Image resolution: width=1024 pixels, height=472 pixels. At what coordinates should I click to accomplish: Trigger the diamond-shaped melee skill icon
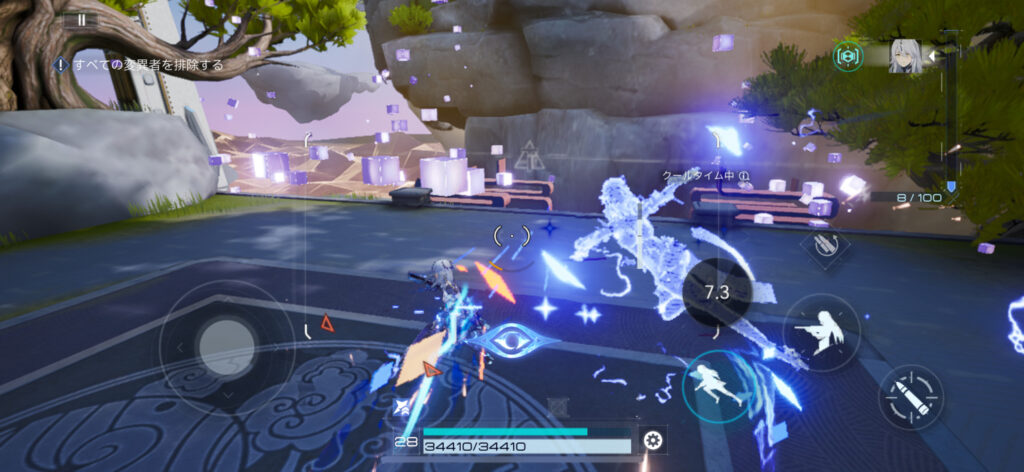pos(826,244)
